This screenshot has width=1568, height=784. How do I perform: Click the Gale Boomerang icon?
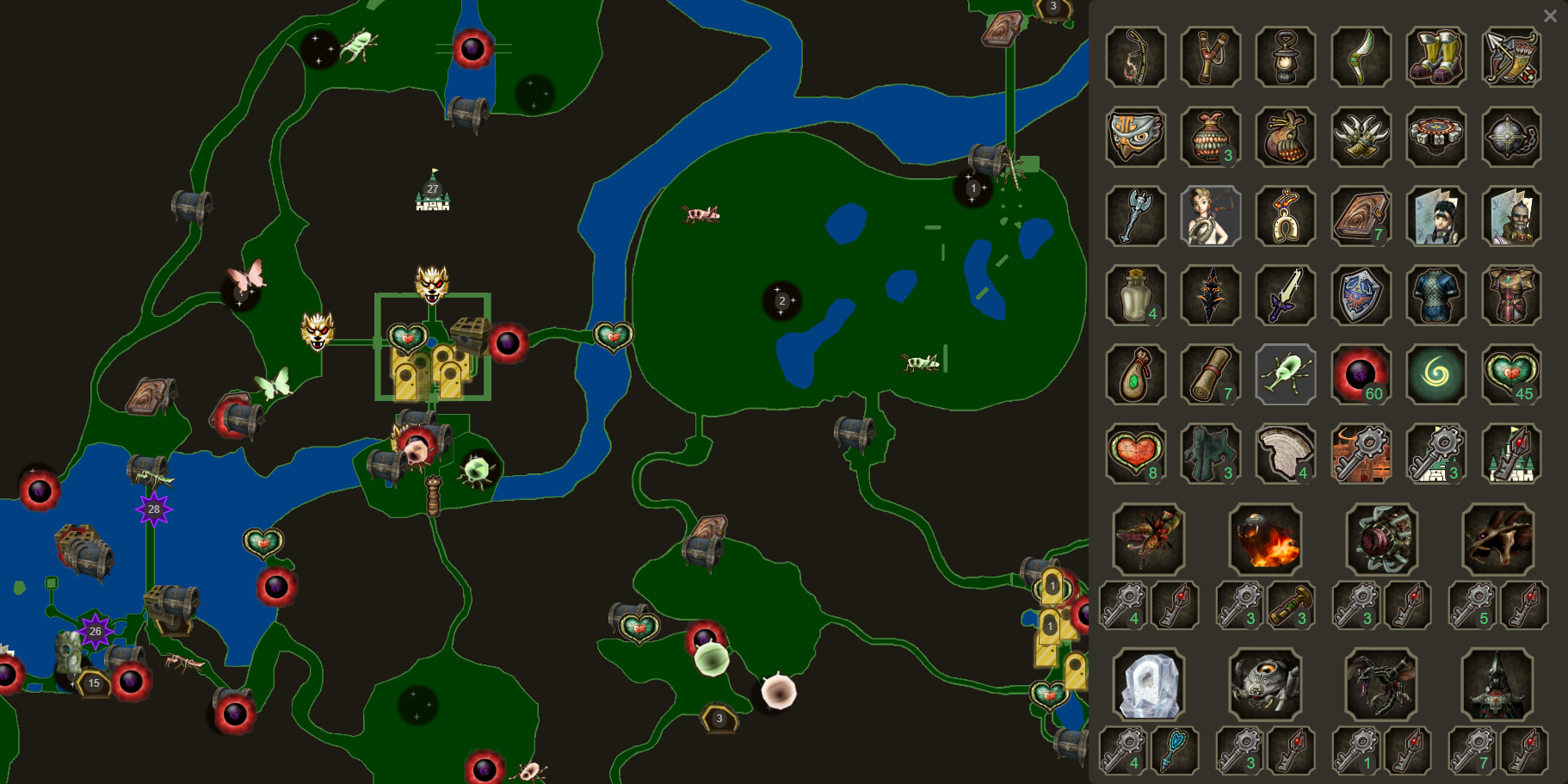coord(1361,58)
